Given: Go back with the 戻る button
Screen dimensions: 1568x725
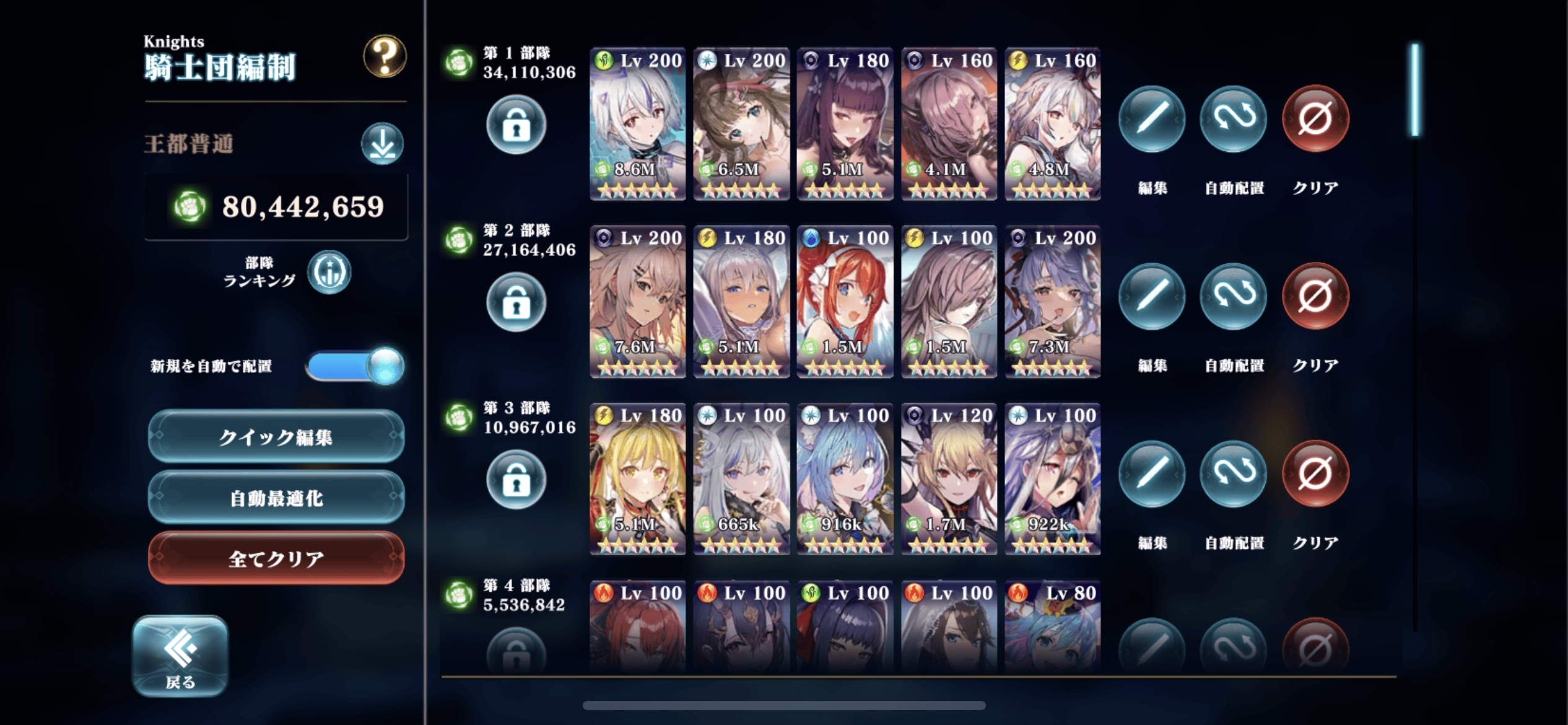Looking at the screenshot, I should tap(180, 656).
